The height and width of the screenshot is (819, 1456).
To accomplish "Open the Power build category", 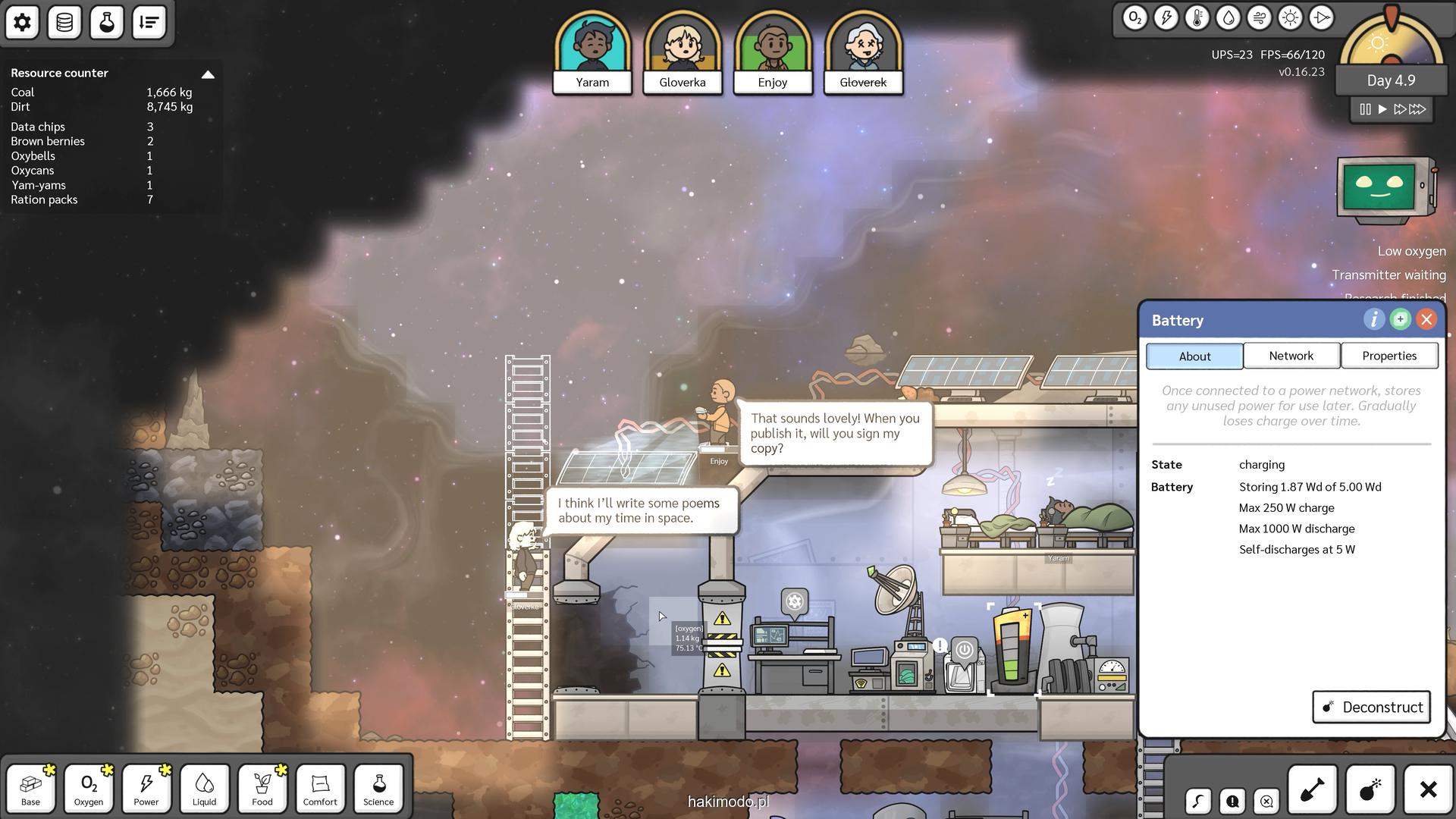I will pos(146,789).
